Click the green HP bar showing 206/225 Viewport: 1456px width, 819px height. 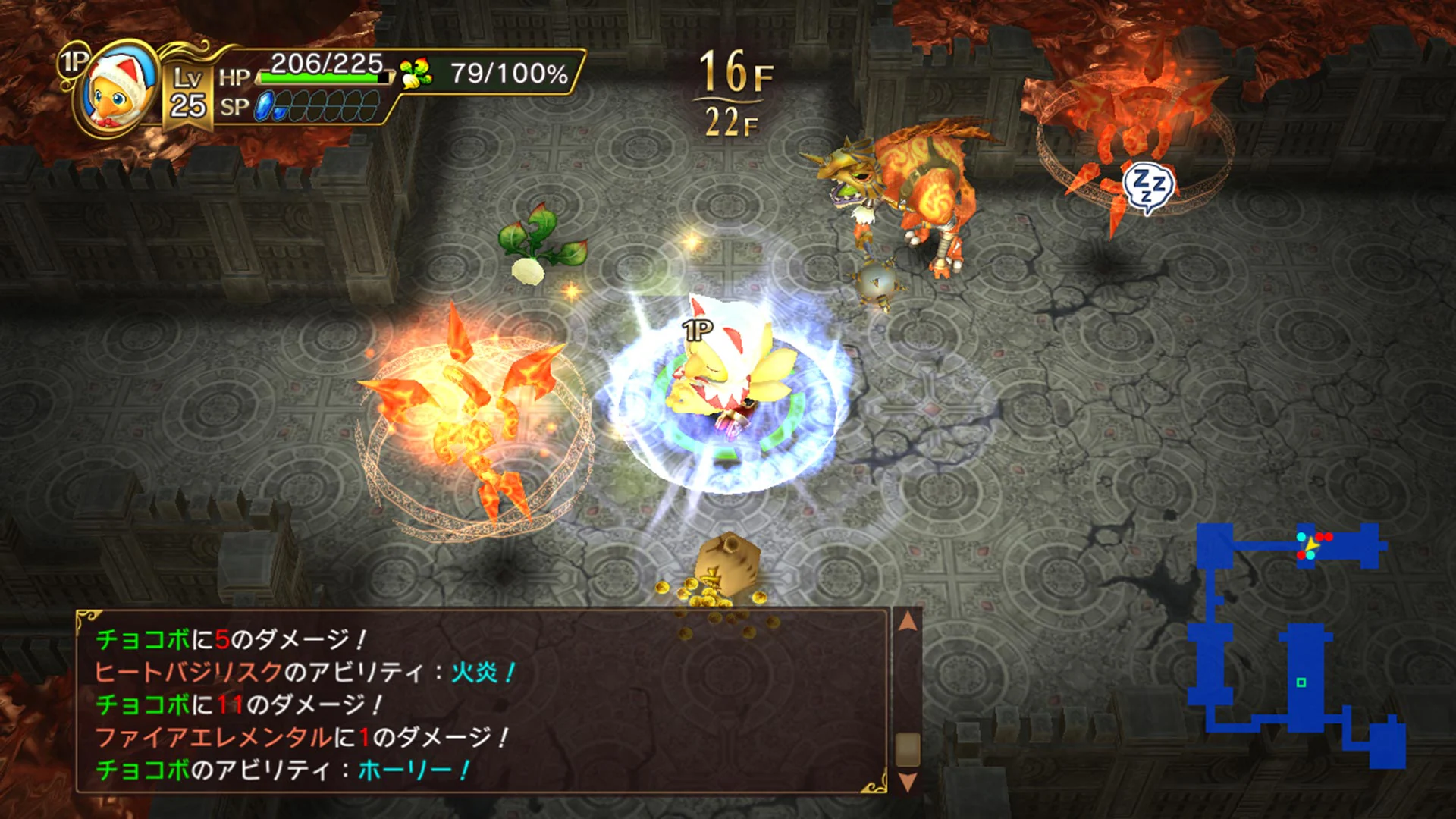[318, 76]
